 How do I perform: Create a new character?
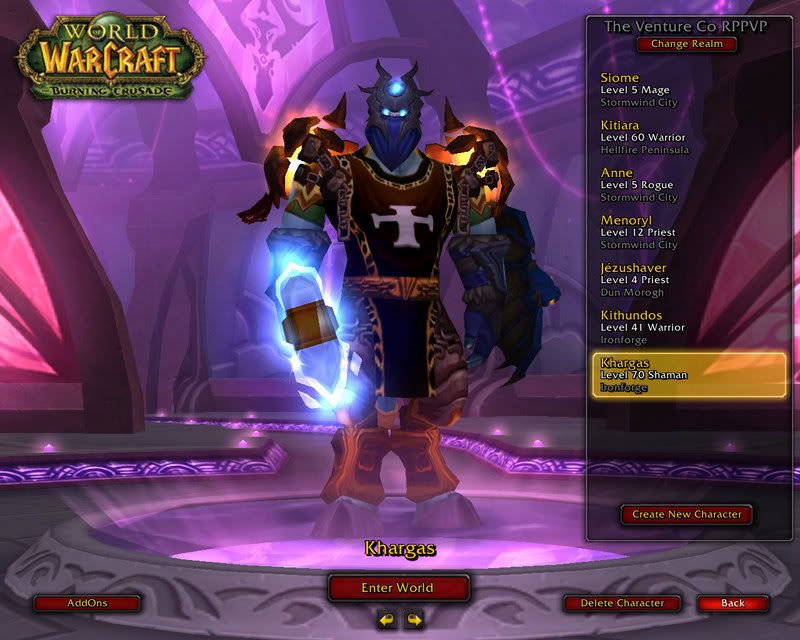(686, 514)
